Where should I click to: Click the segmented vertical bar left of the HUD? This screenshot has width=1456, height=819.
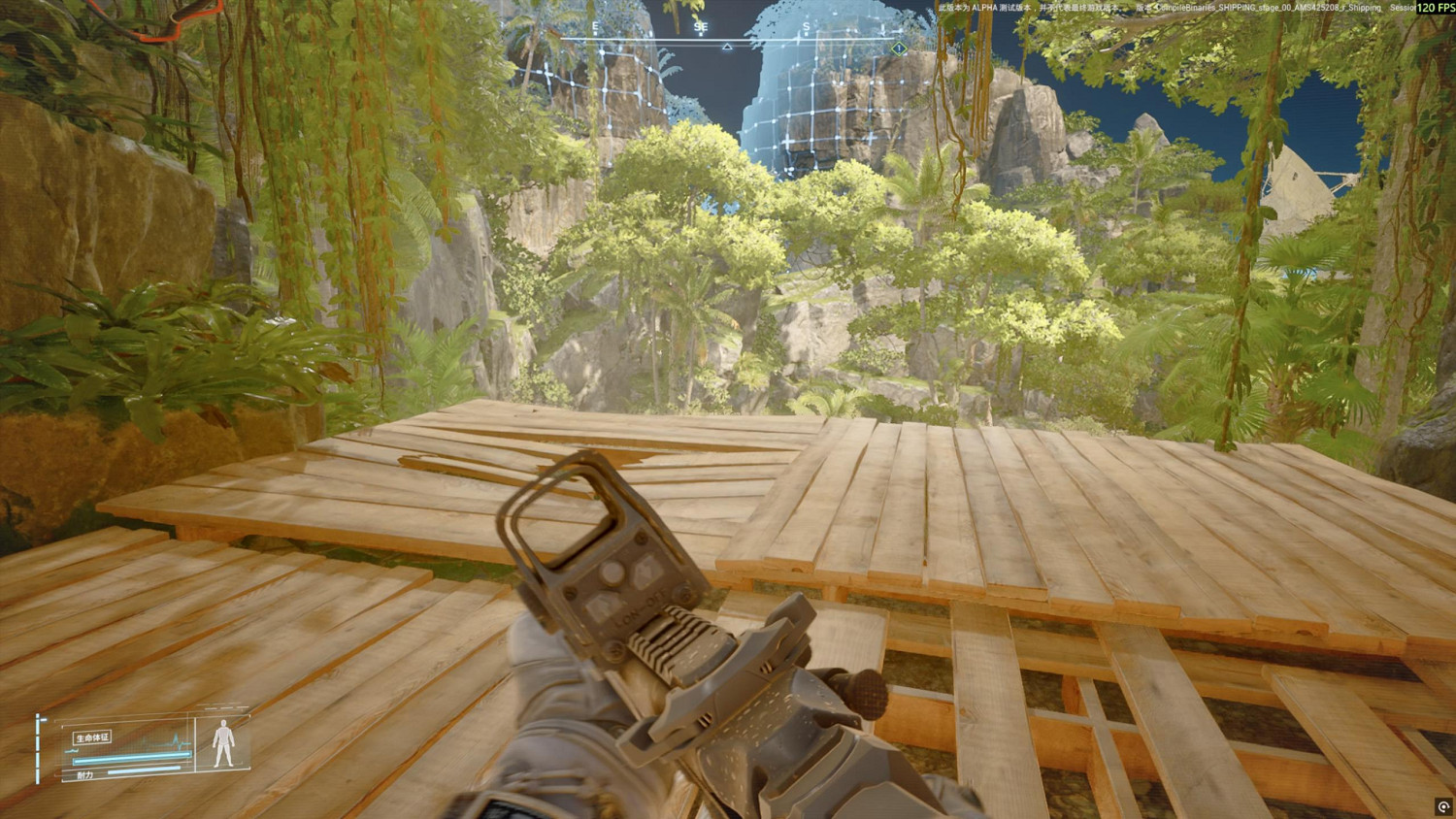37,748
